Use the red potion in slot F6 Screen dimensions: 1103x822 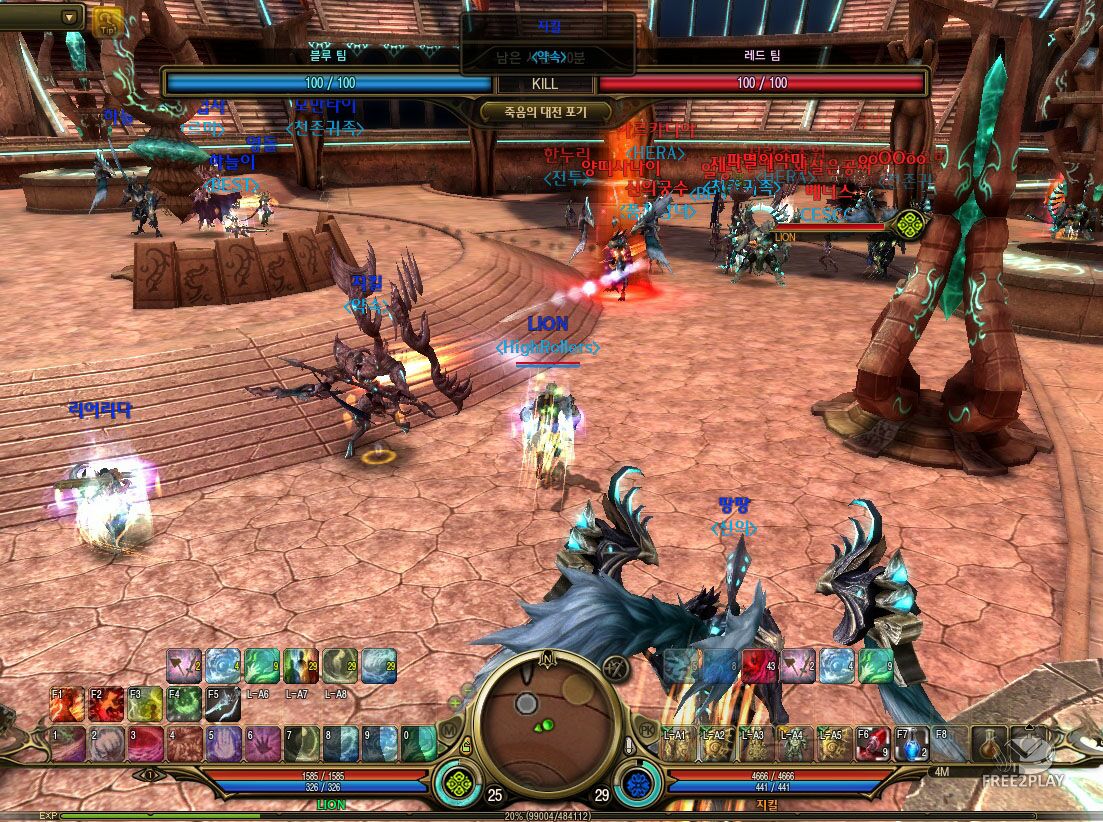(x=871, y=744)
